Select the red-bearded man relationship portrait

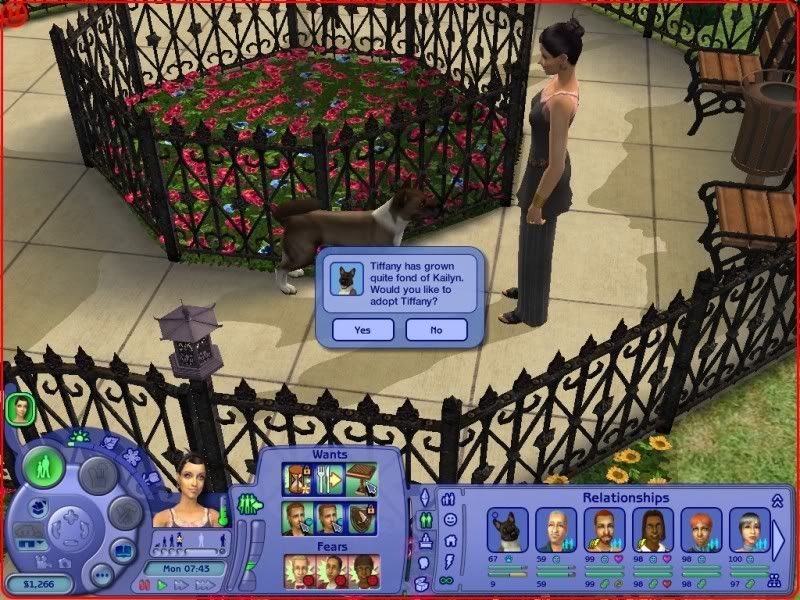(604, 529)
